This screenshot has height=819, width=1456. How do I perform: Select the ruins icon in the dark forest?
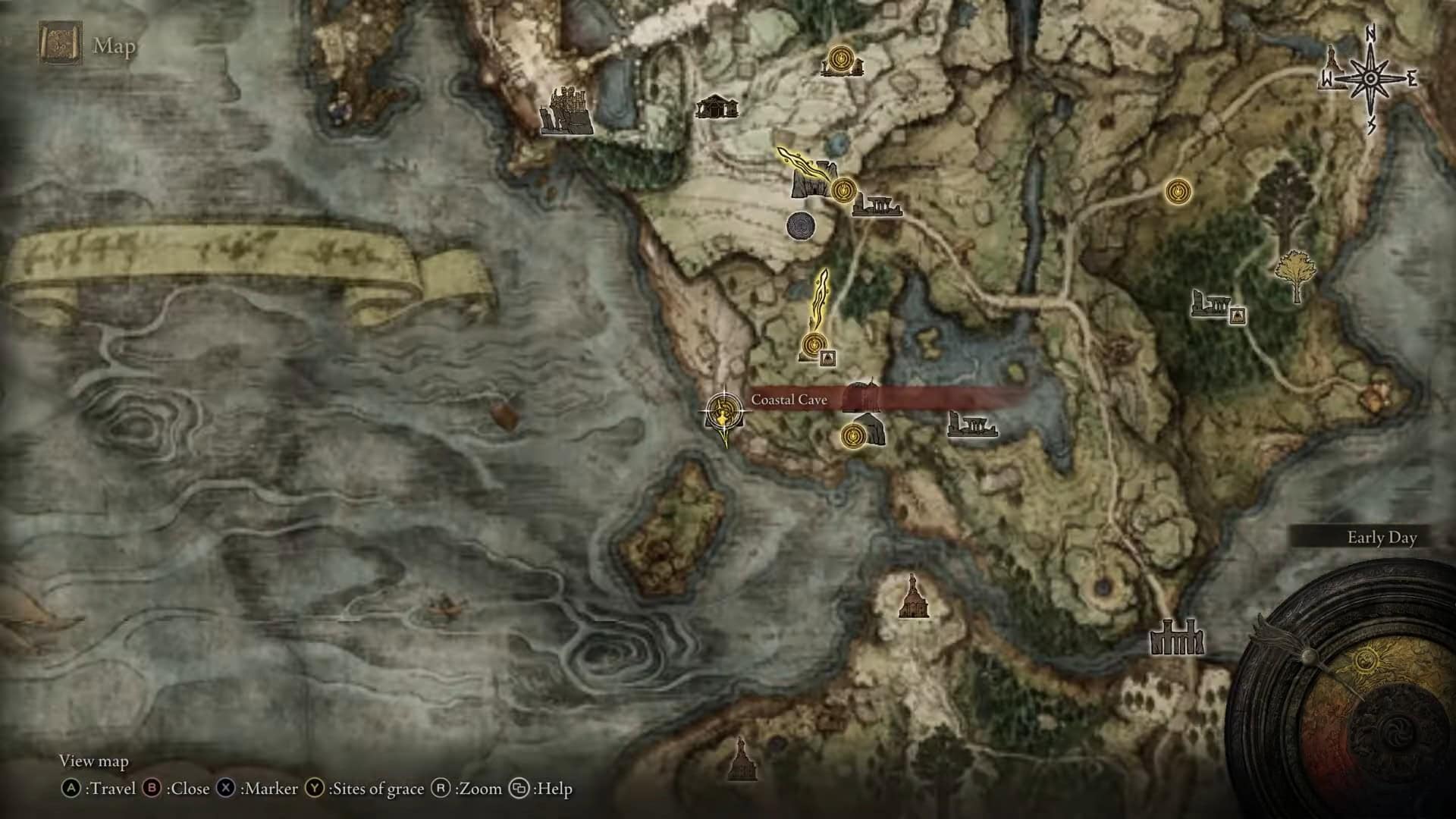coord(1210,304)
